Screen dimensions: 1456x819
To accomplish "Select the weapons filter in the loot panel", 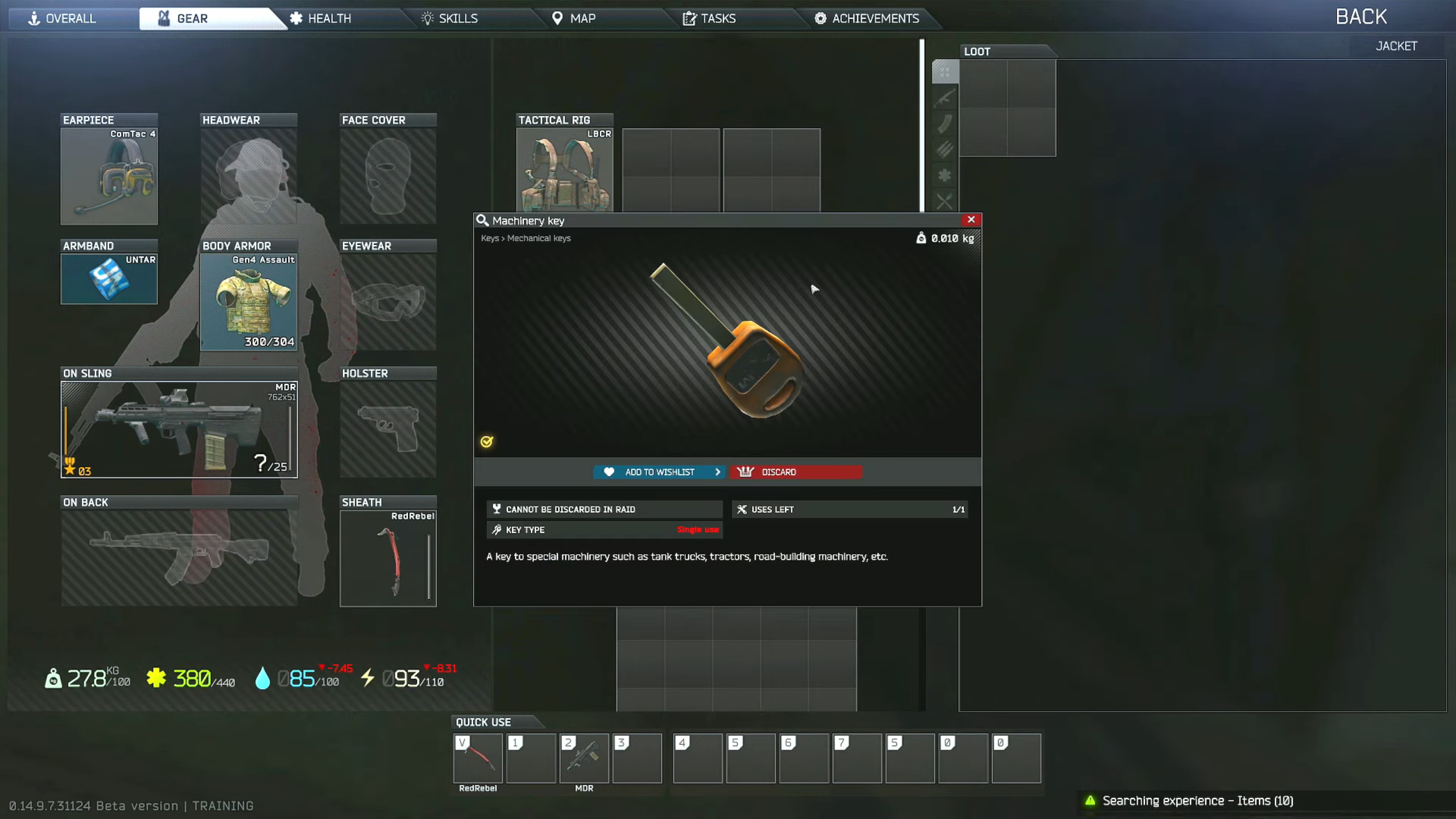I will 944,98.
